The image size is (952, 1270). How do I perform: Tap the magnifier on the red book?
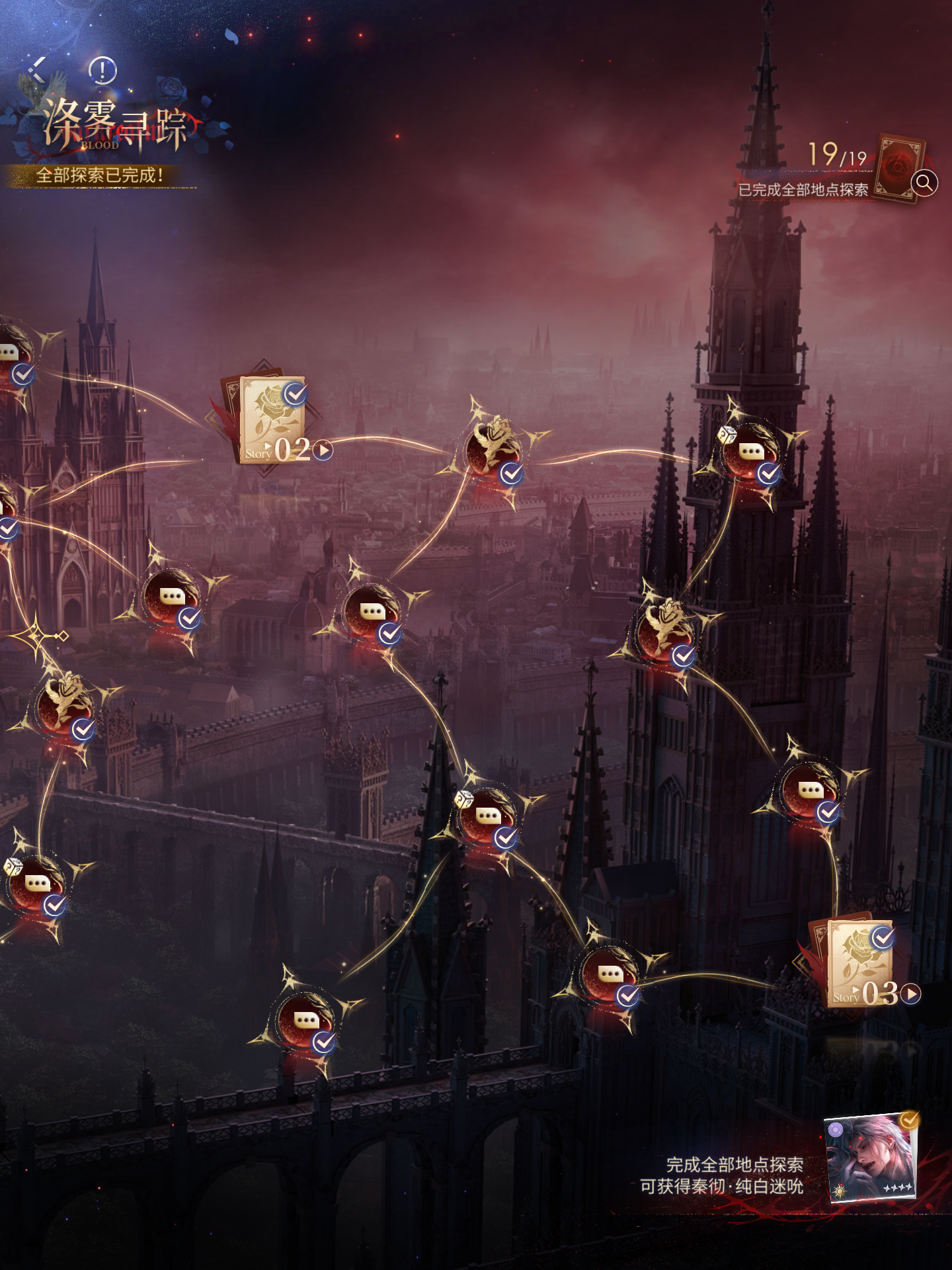click(x=924, y=183)
